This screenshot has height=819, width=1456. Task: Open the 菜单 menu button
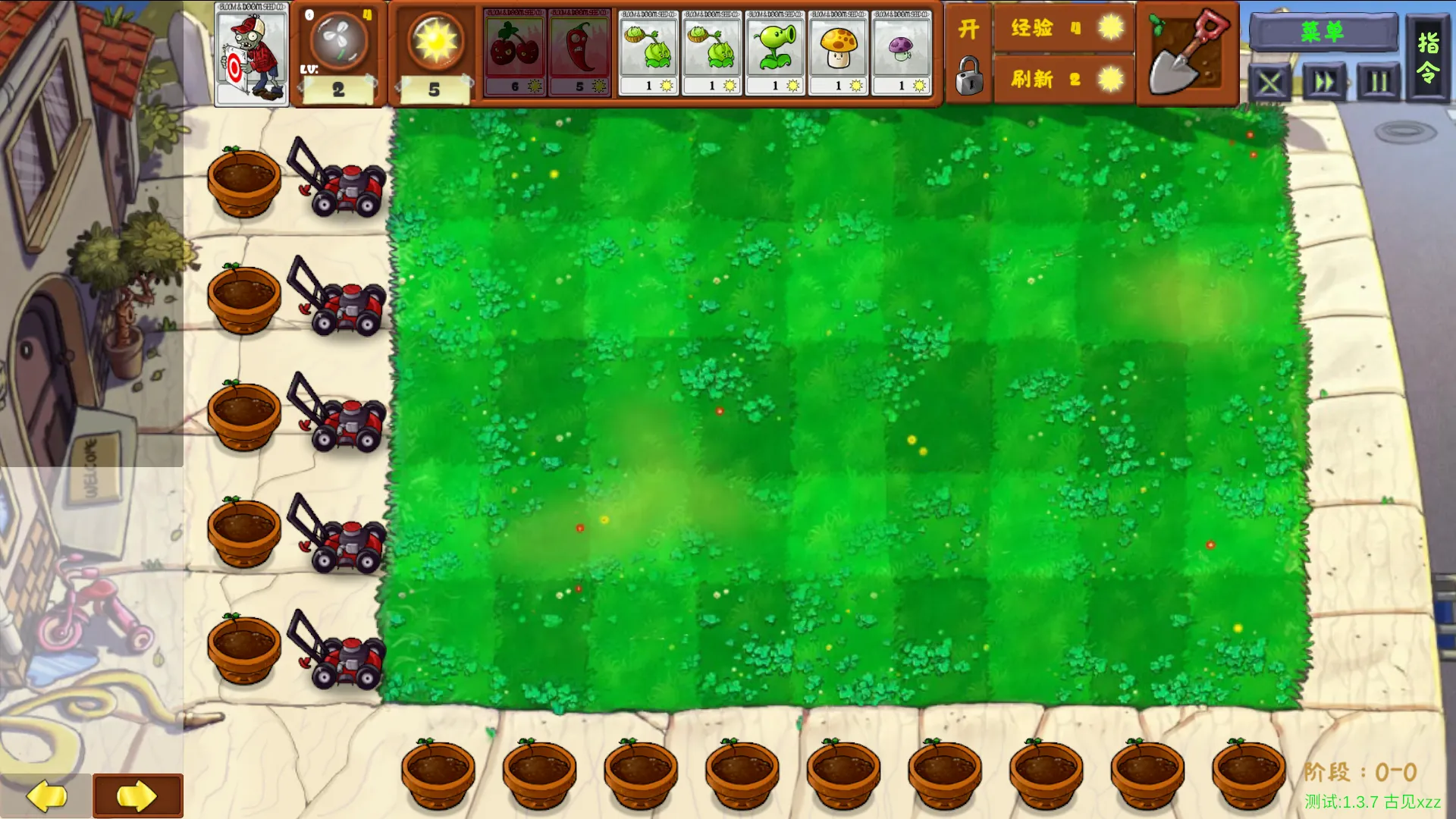pyautogui.click(x=1323, y=32)
